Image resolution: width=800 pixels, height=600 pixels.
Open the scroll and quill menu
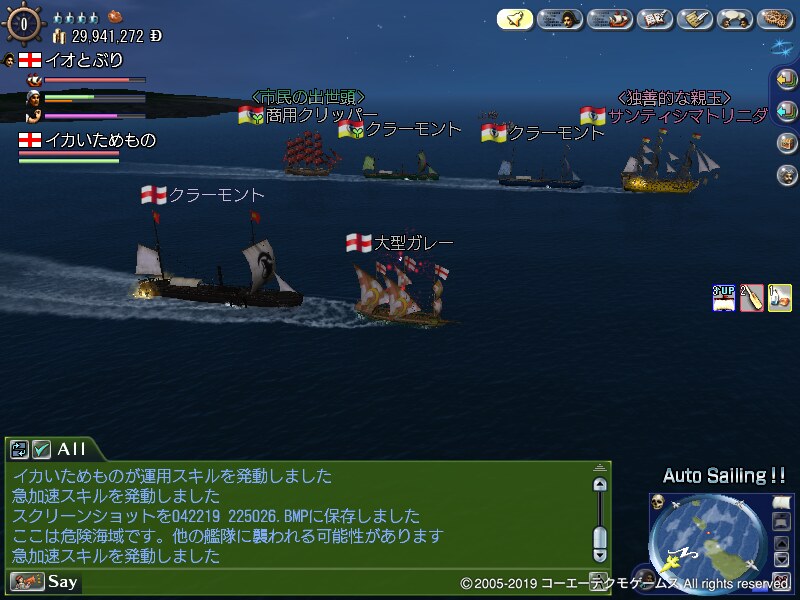pyautogui.click(x=694, y=19)
